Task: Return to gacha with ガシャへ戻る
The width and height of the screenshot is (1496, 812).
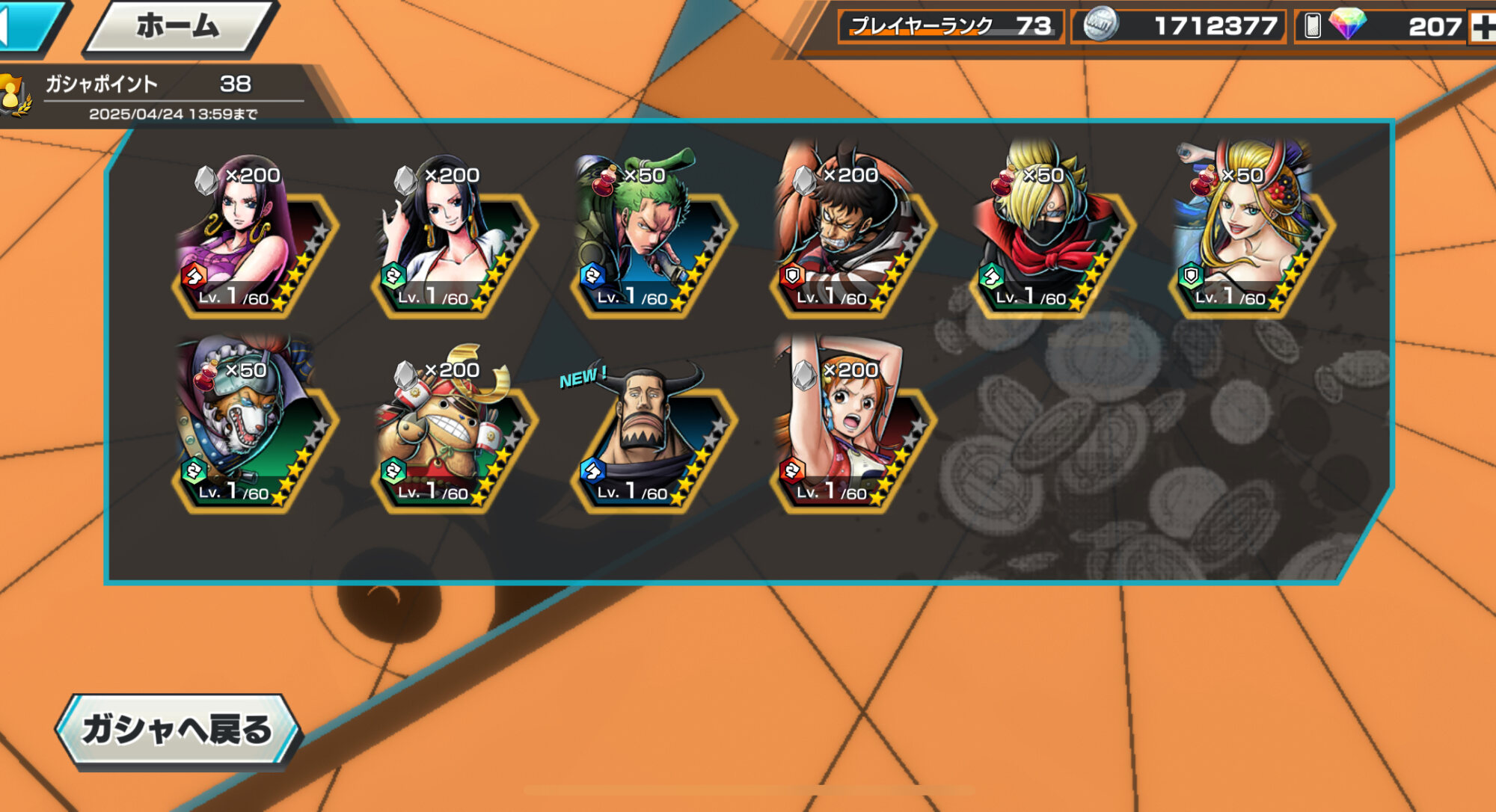Action: coord(178,730)
